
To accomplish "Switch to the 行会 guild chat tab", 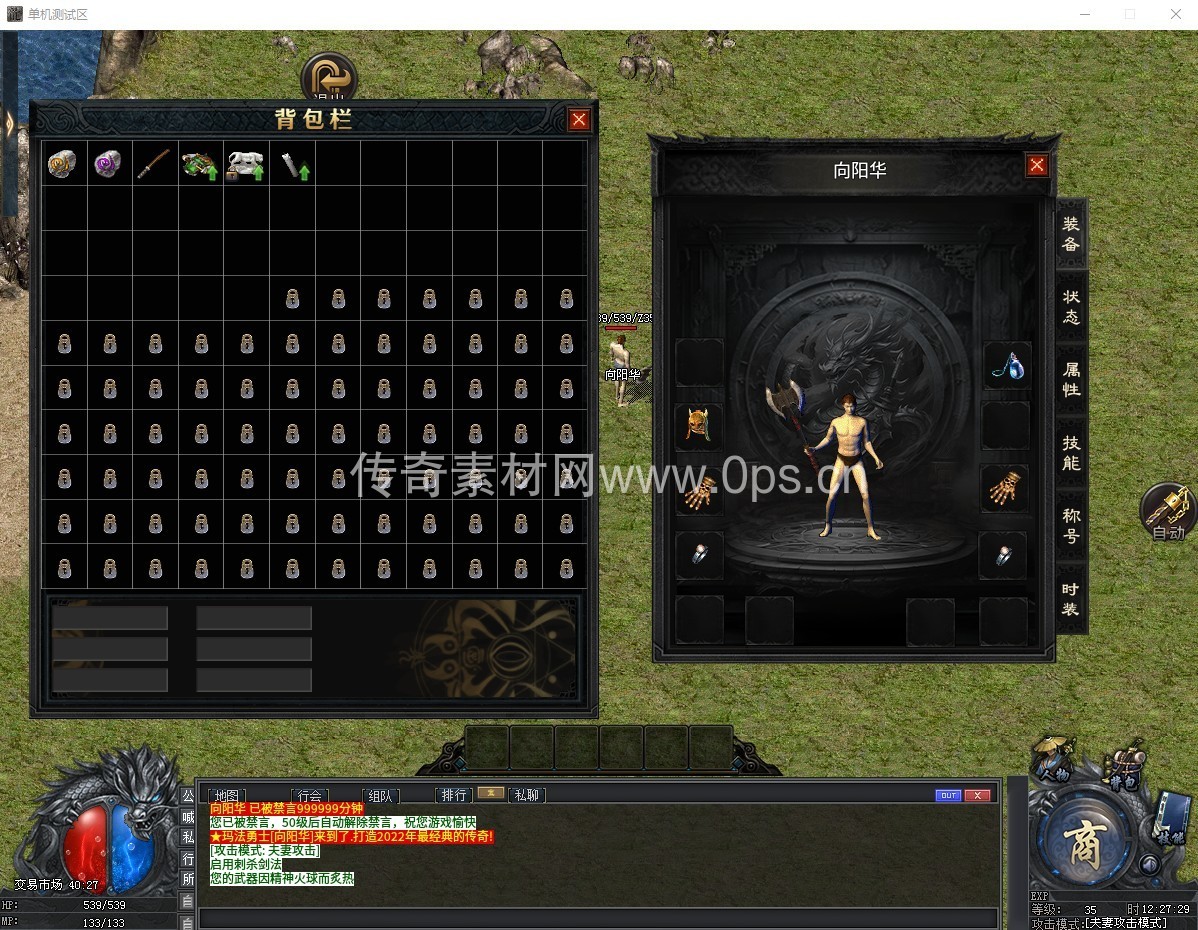I will click(310, 796).
